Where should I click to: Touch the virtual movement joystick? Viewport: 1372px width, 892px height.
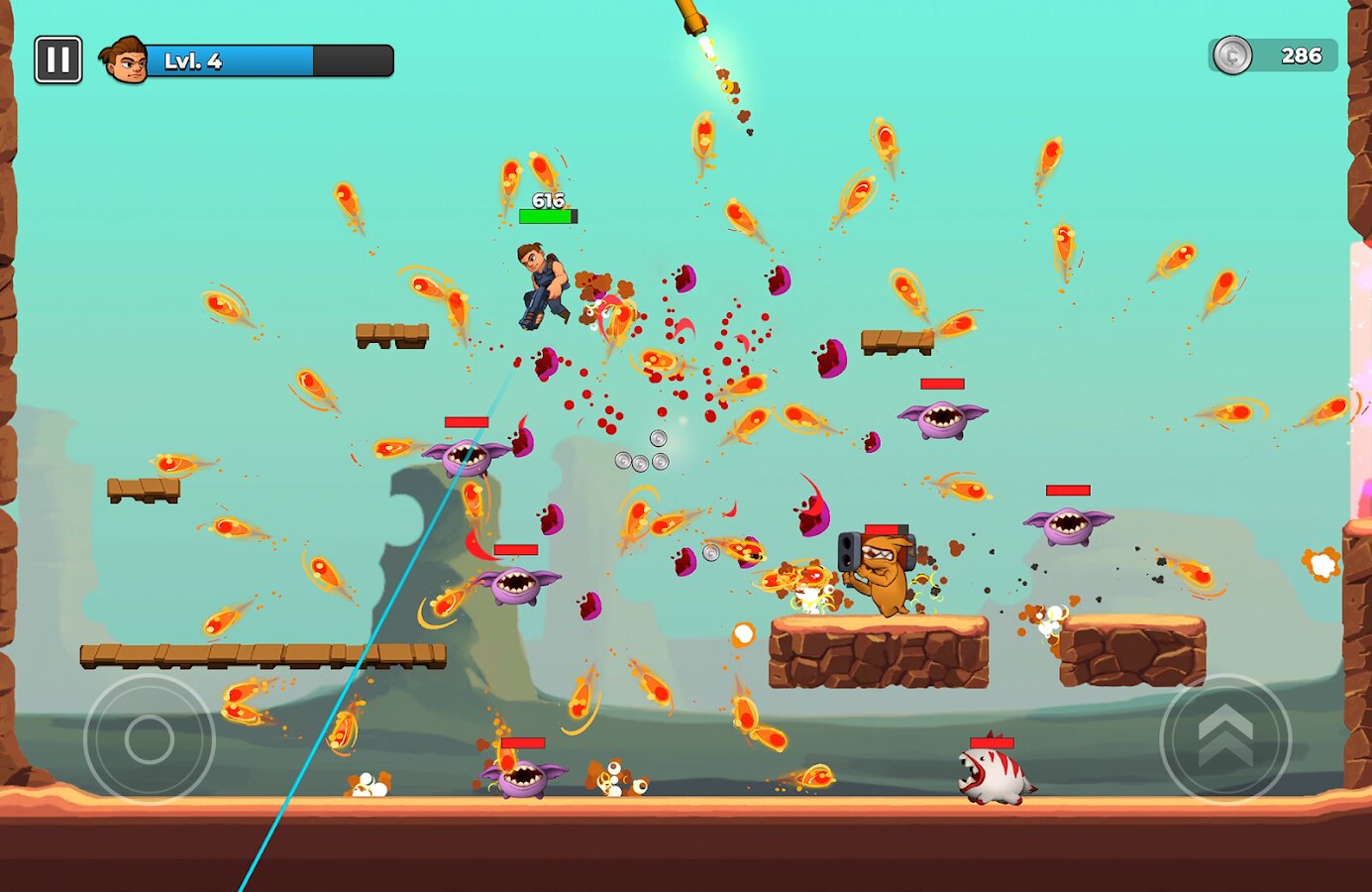click(150, 739)
